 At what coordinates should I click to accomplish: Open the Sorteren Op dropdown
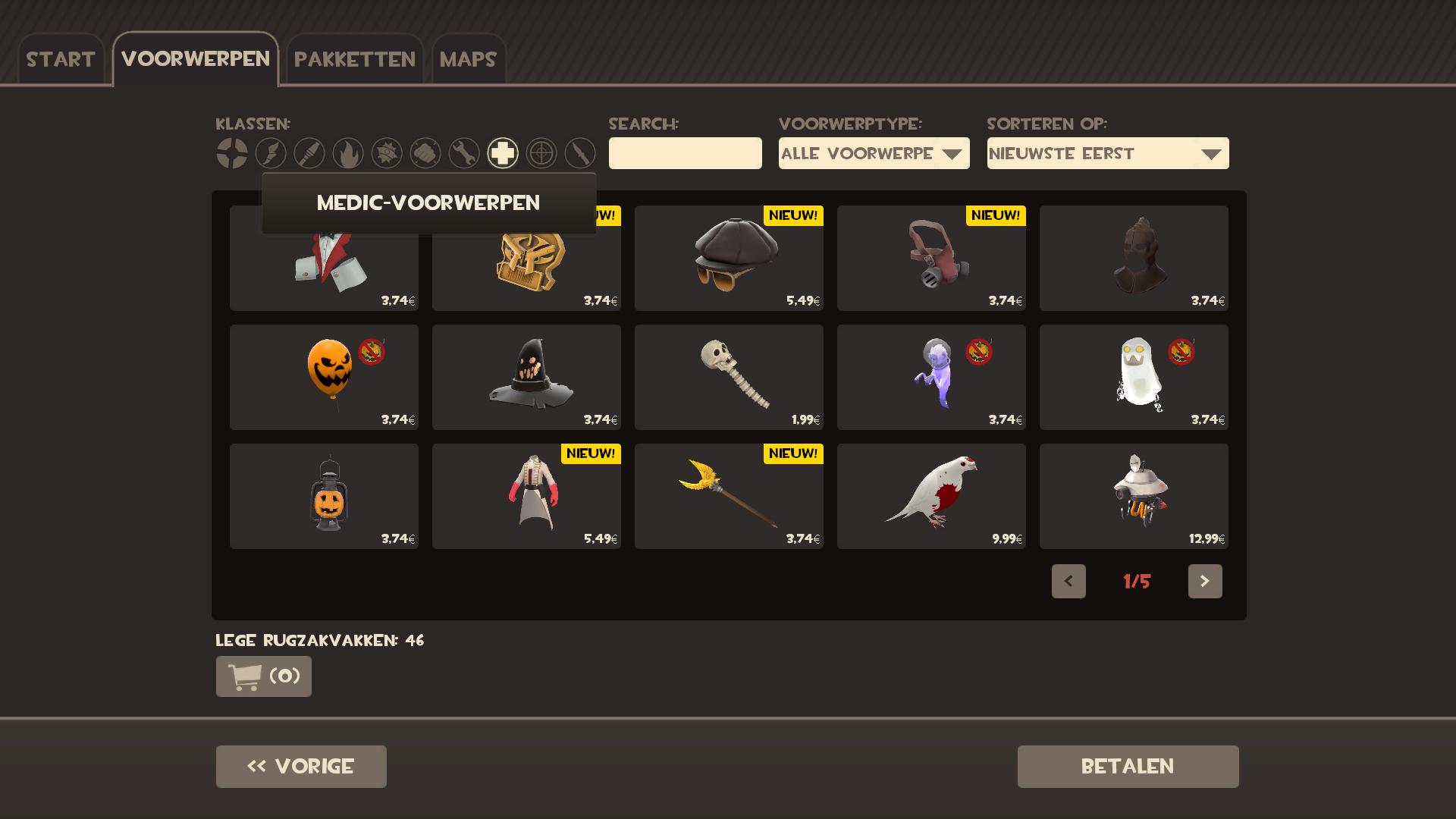[1107, 153]
